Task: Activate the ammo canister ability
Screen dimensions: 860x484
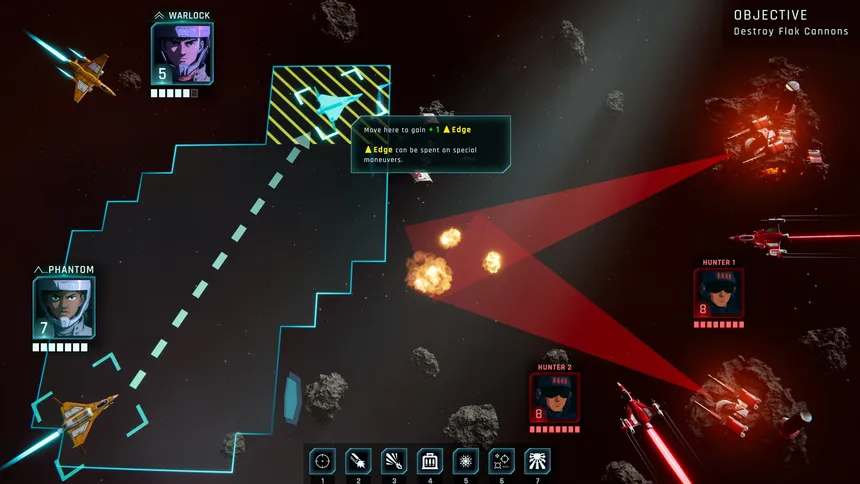Action: [x=430, y=460]
